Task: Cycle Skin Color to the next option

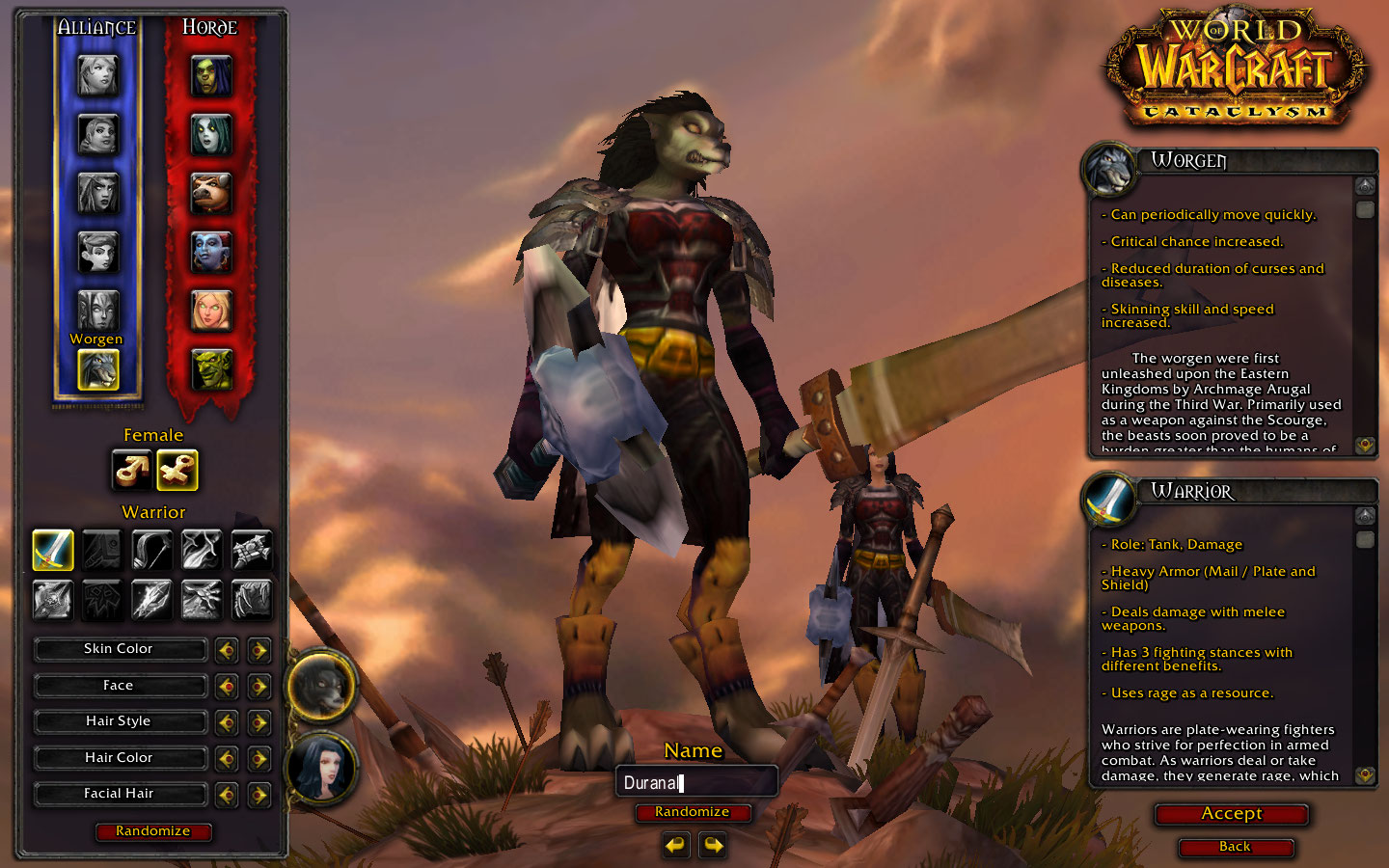Action: 259,650
